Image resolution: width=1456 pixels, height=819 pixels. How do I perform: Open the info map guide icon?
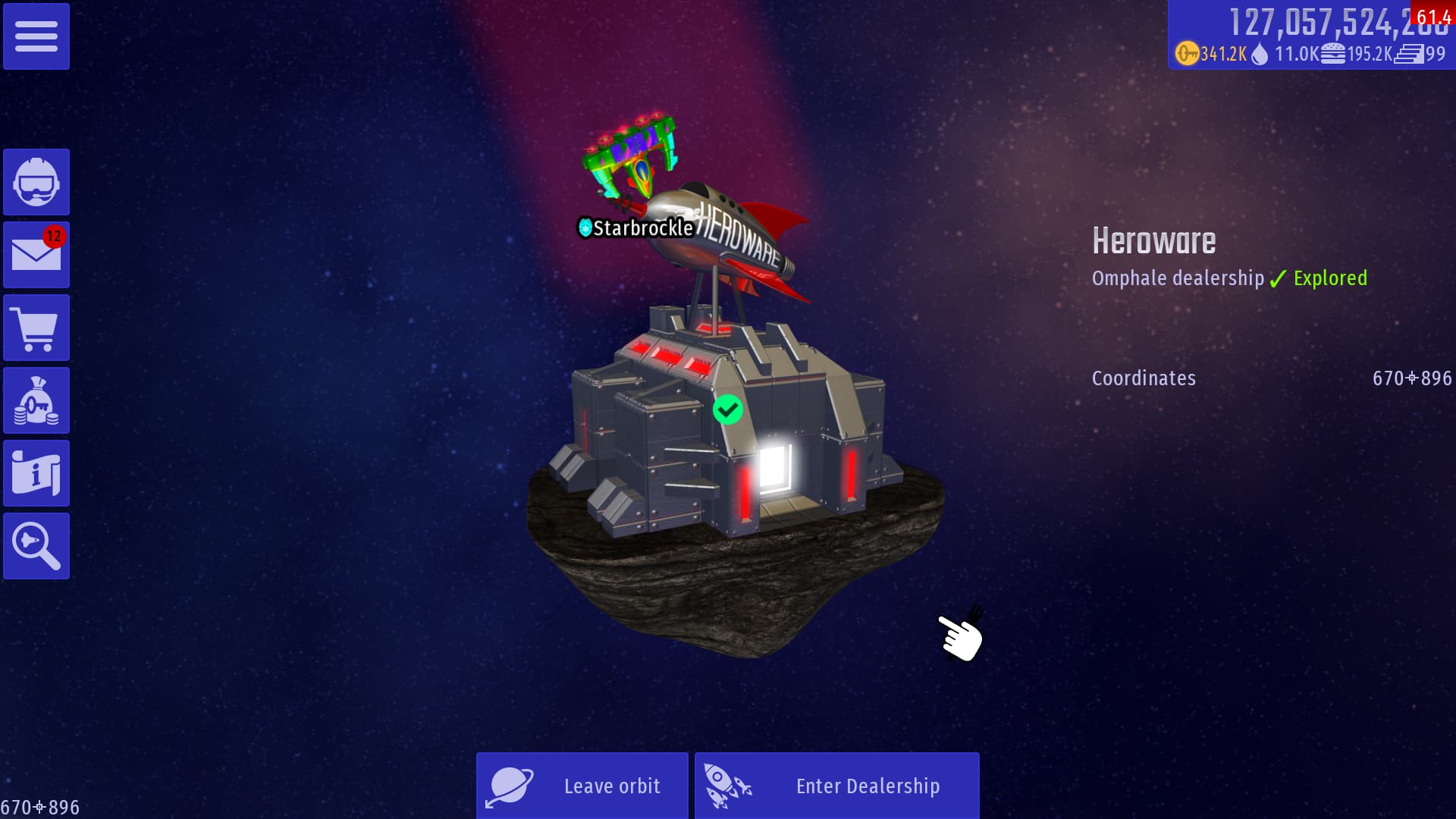(36, 473)
